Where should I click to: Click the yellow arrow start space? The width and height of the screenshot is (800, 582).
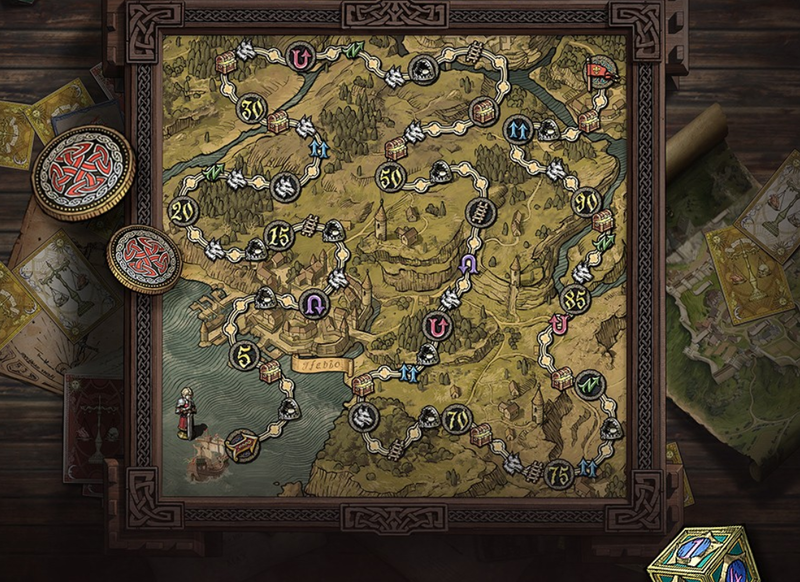pyautogui.click(x=242, y=444)
